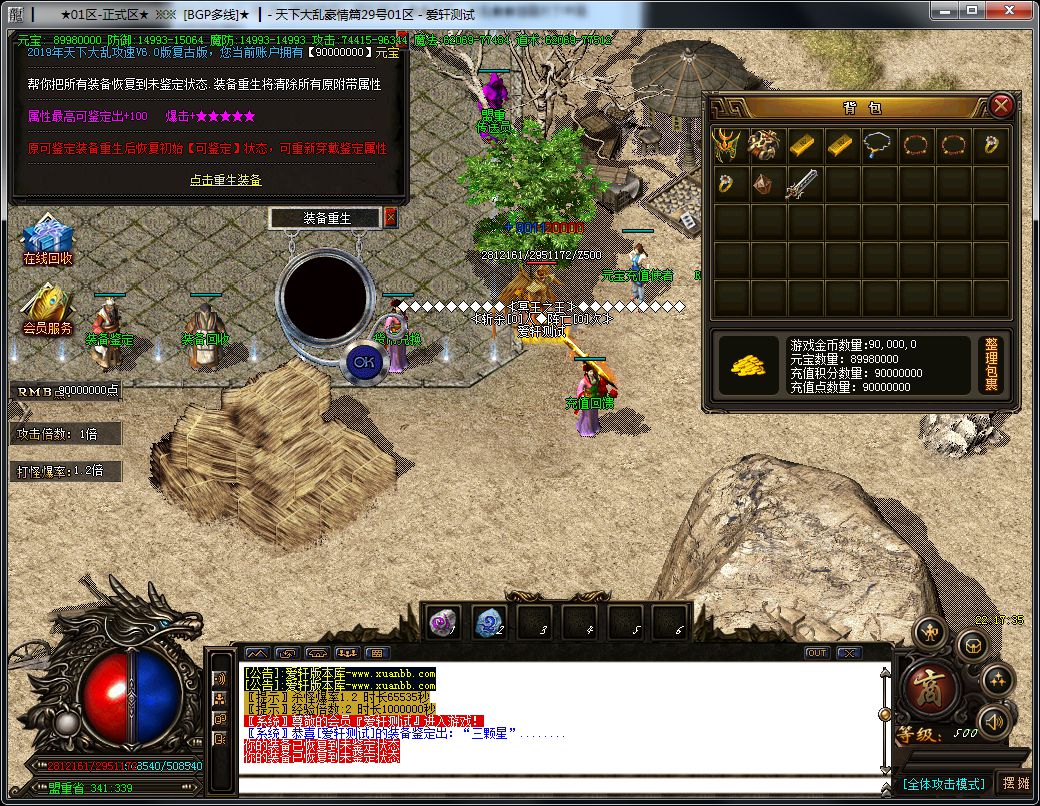Open the 会员服务 member service icon
This screenshot has height=806, width=1040.
click(47, 310)
